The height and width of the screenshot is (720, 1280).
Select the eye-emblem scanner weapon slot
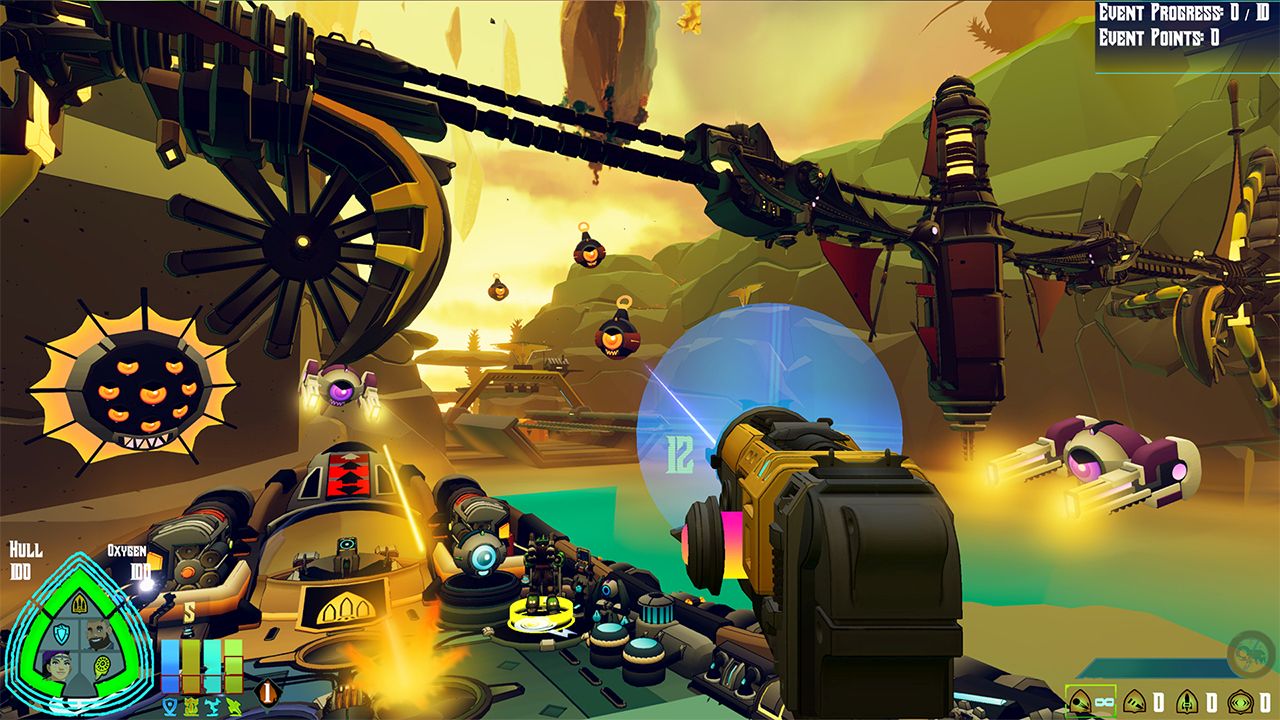[x=1240, y=703]
